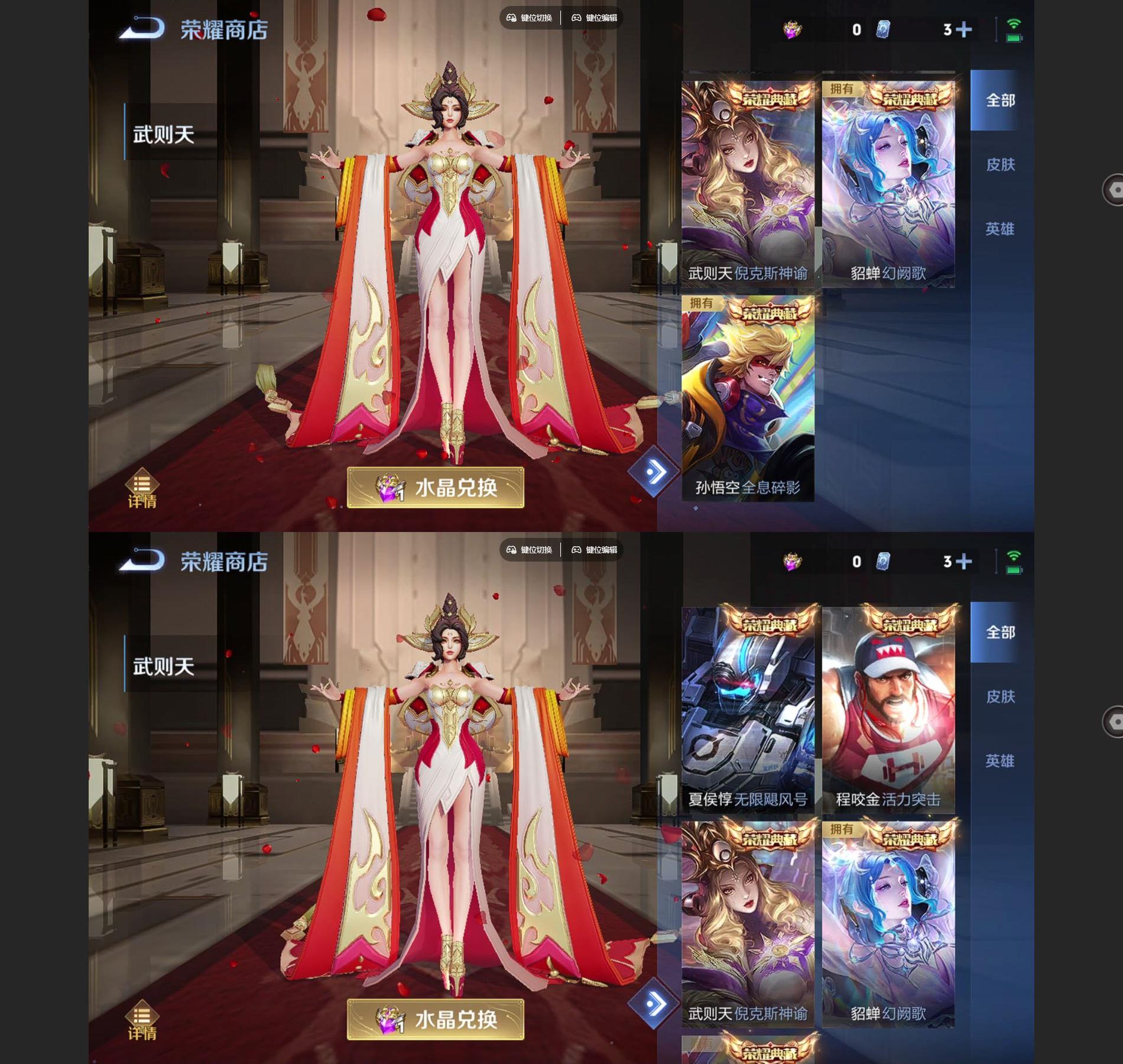Pick the 程咬金 活力突击 skin card
Image resolution: width=1123 pixels, height=1064 pixels.
pyautogui.click(x=888, y=709)
